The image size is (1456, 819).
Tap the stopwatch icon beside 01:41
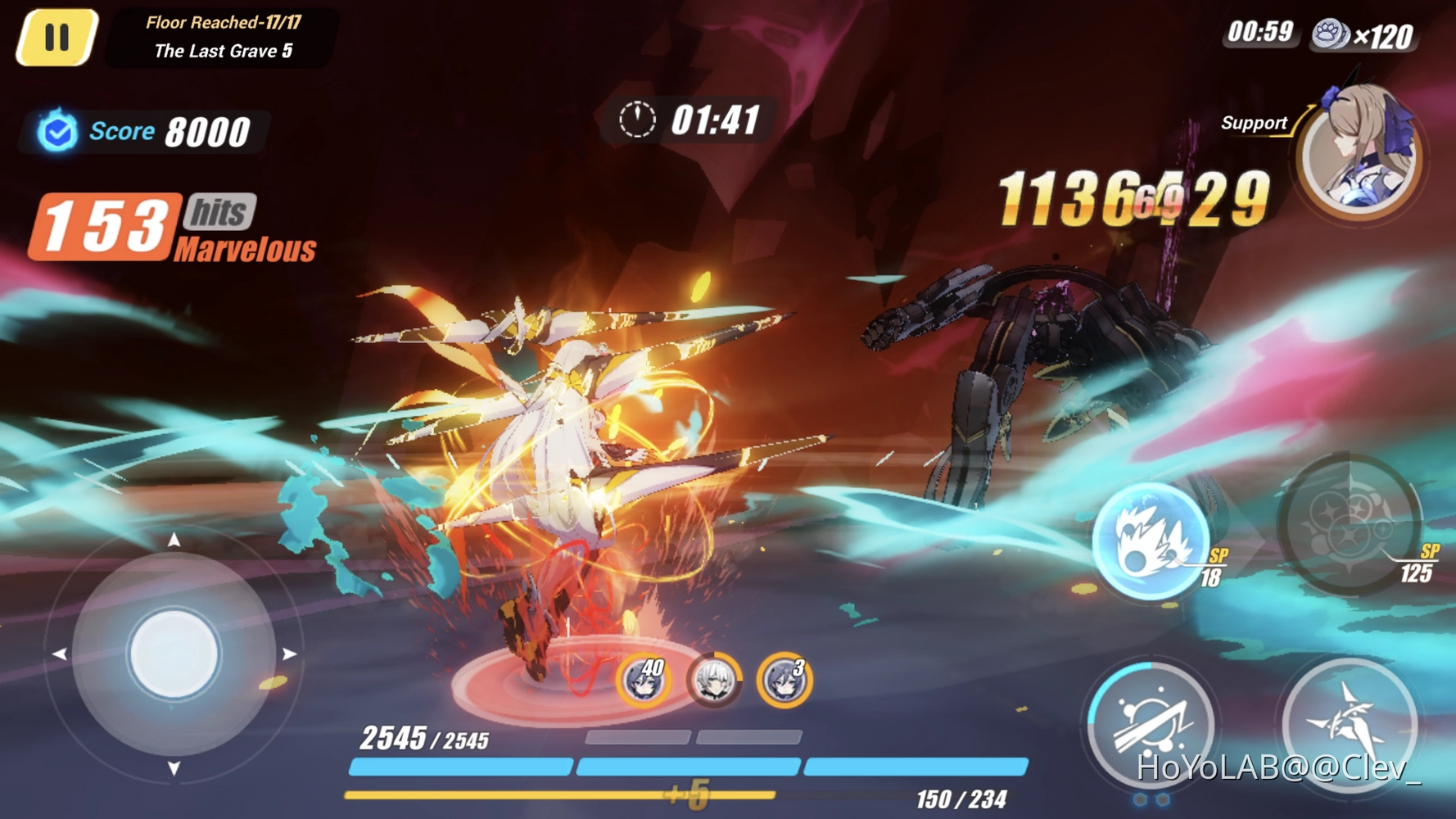640,117
